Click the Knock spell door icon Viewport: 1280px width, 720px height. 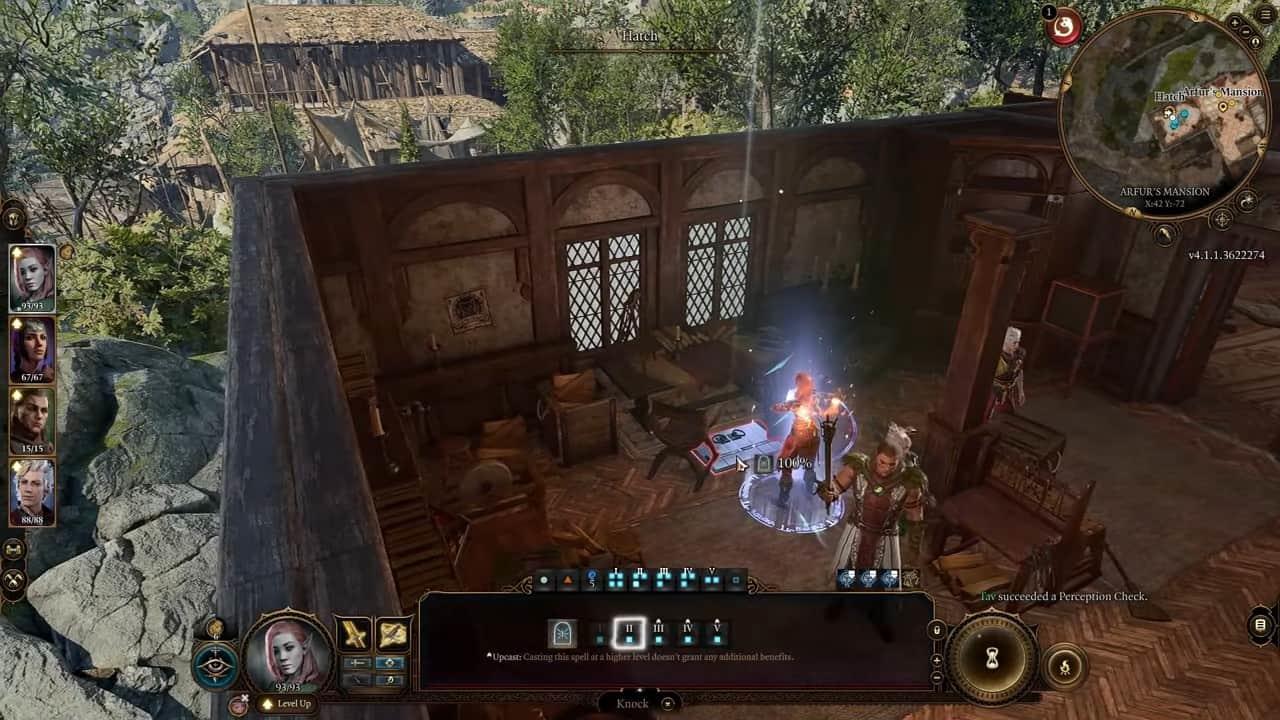tap(562, 633)
